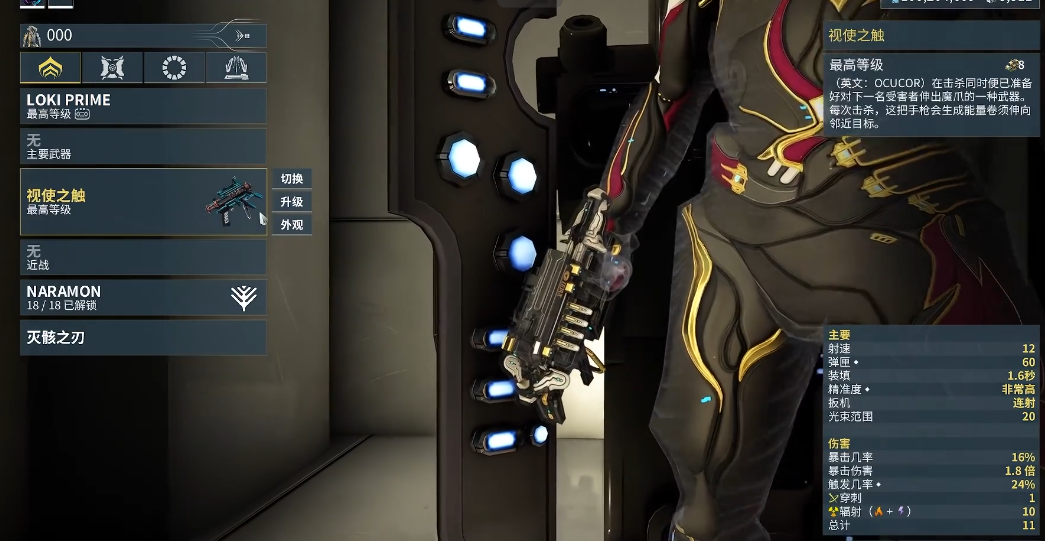Choose the empty 近战 melee slot
Screen dimensions: 1045x541
click(x=143, y=258)
